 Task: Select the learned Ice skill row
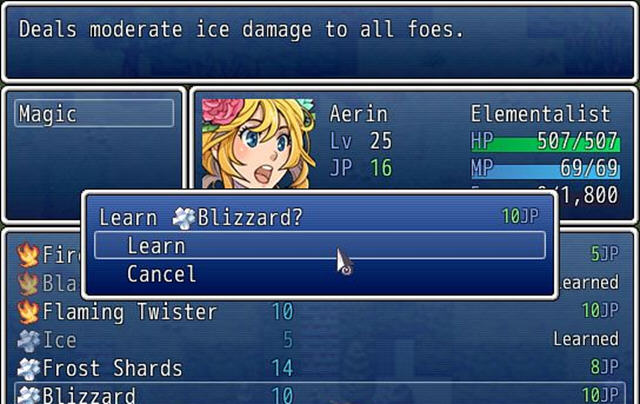(318, 340)
